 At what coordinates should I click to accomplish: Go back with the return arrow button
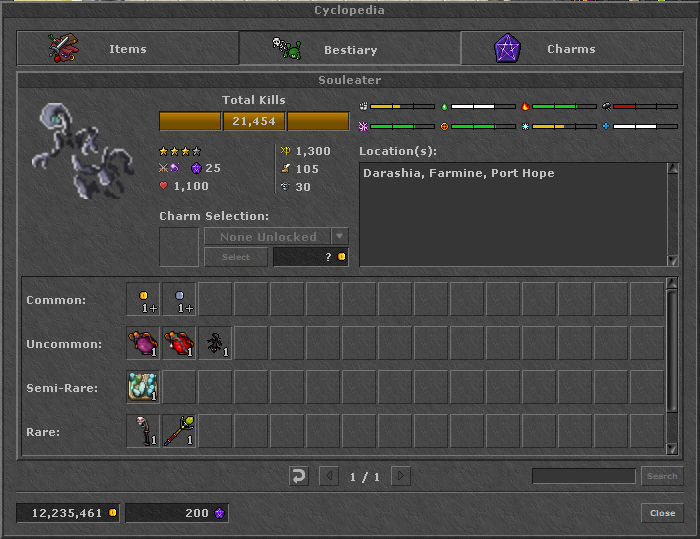298,476
